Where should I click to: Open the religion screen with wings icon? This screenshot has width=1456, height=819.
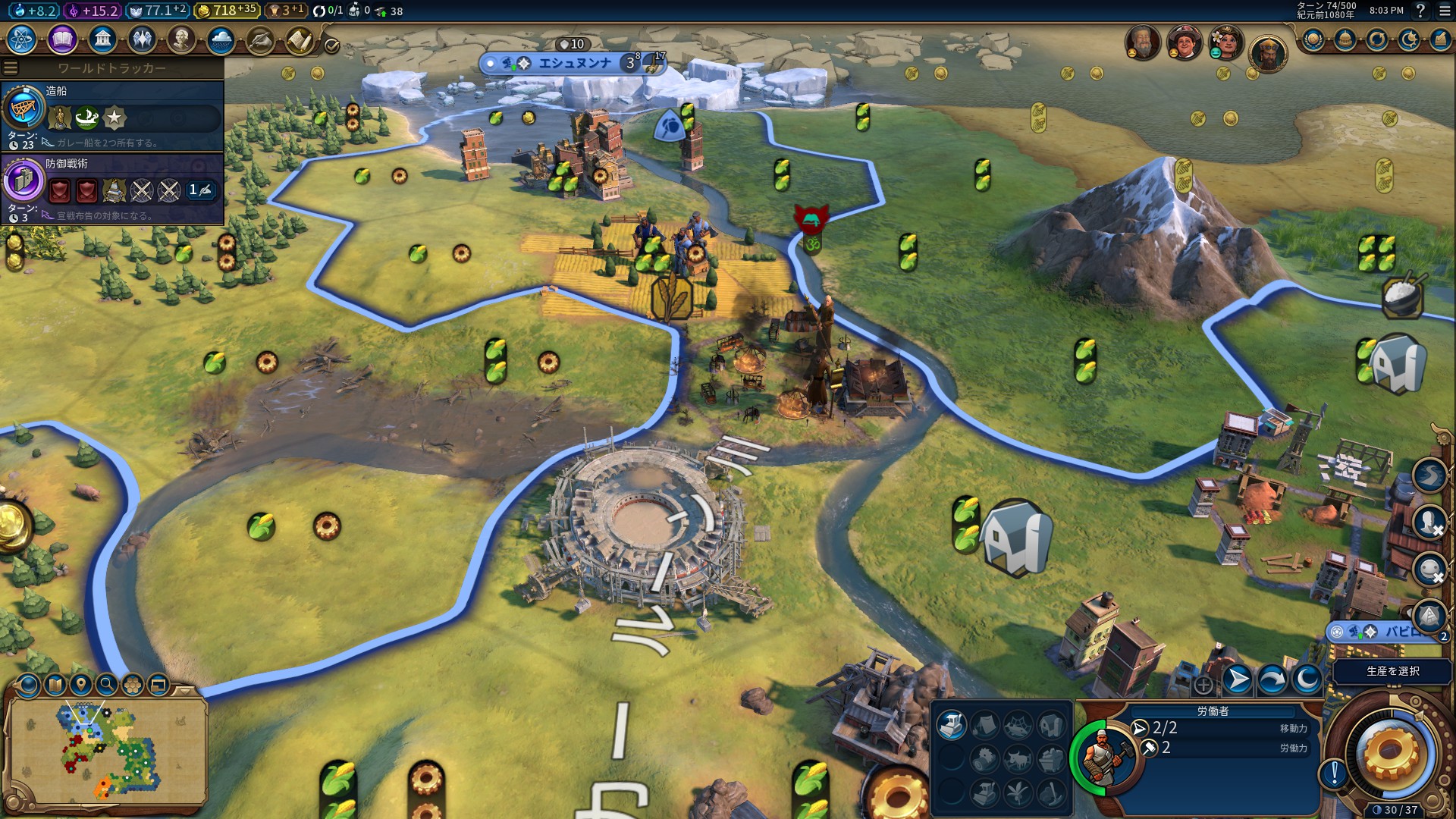[142, 39]
